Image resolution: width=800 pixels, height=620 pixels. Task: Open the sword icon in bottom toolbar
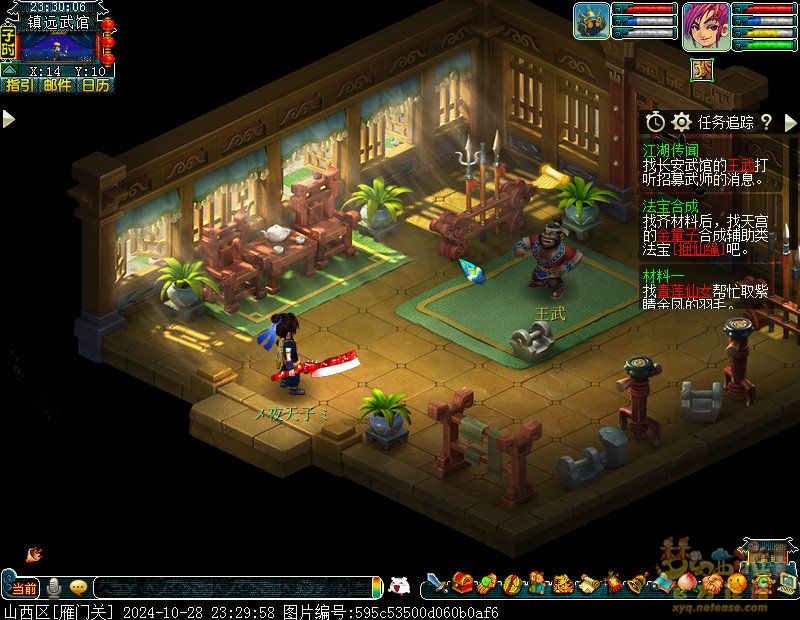tap(436, 583)
